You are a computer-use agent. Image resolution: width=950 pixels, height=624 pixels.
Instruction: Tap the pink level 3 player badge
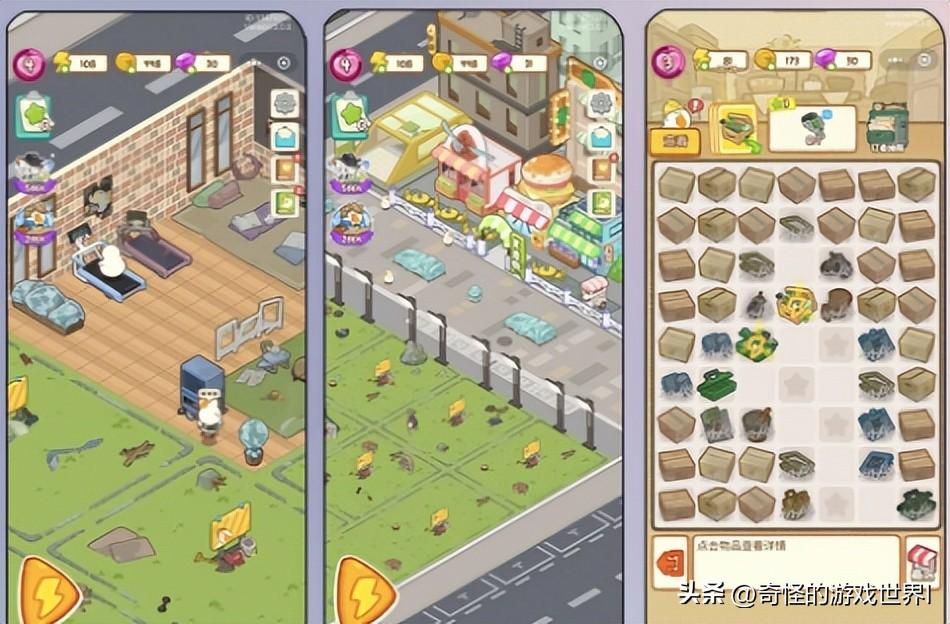(668, 61)
